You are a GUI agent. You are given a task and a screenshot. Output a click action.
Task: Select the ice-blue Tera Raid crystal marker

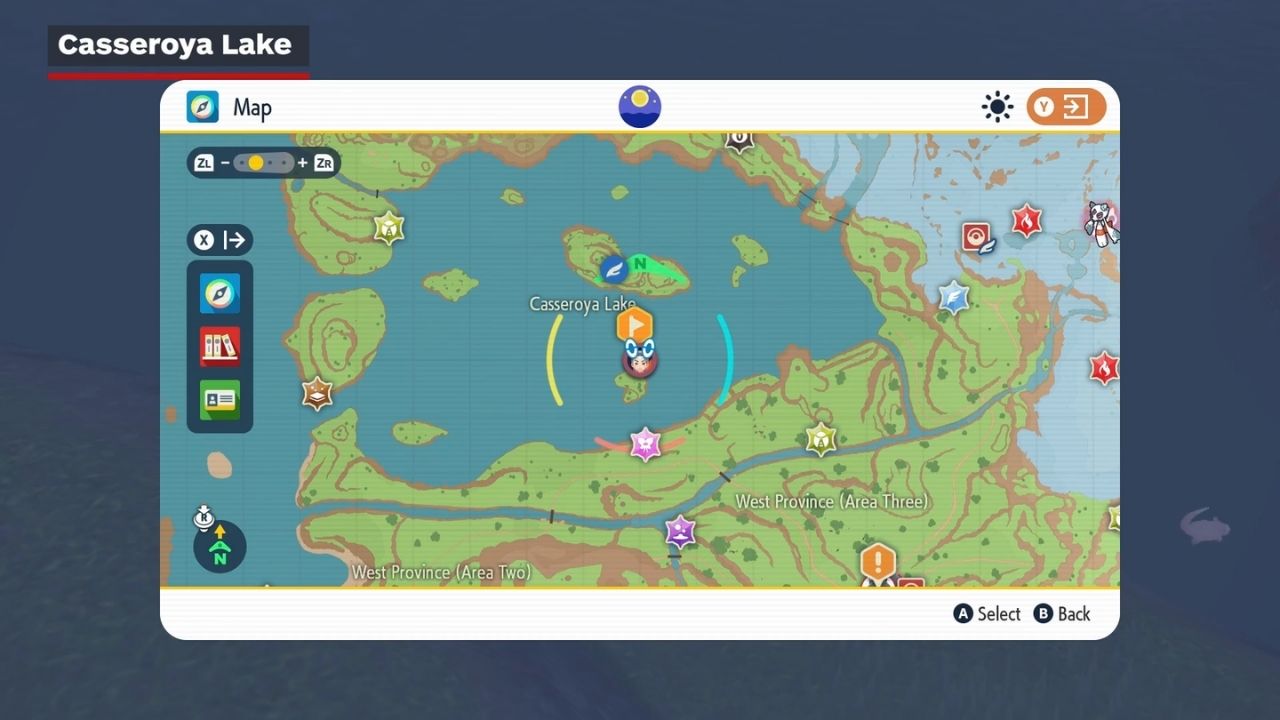tap(953, 297)
